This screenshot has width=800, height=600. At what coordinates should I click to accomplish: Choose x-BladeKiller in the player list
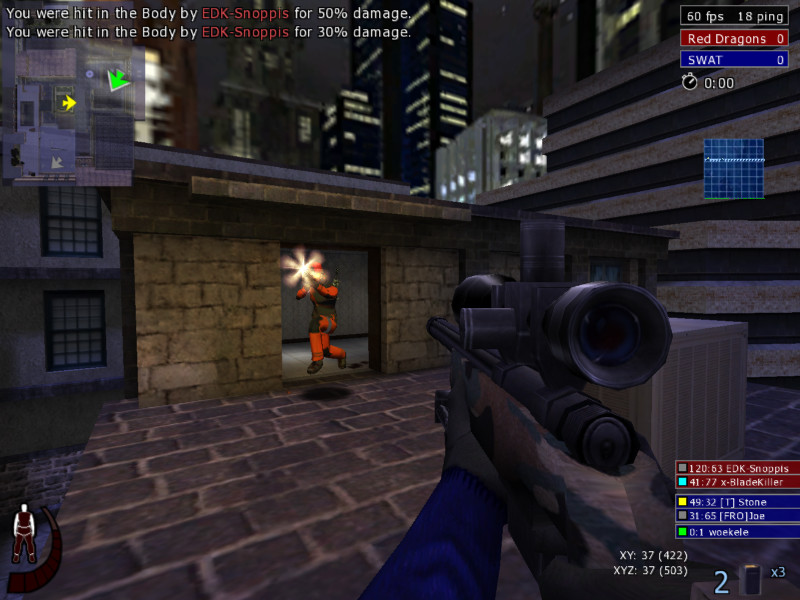(x=737, y=482)
